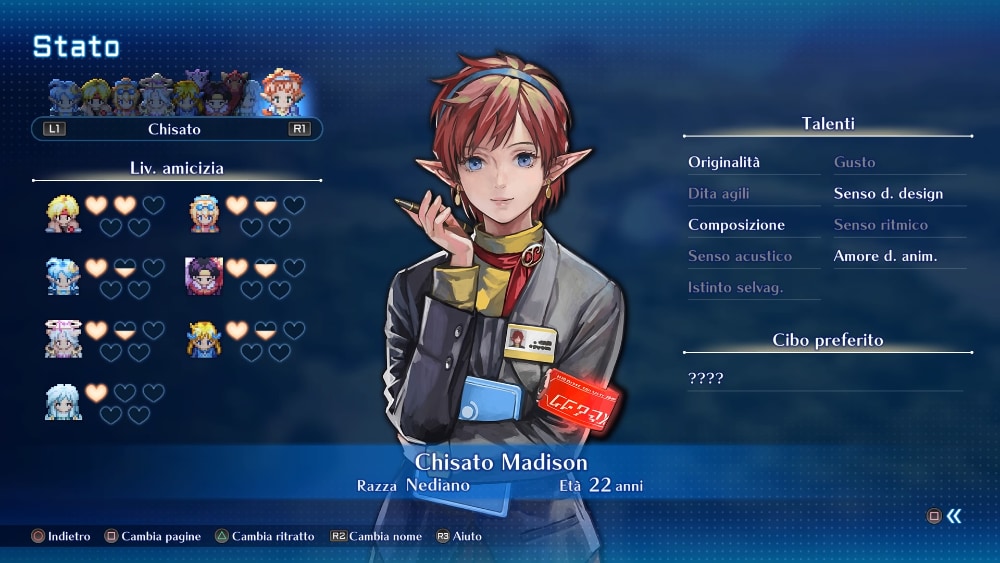
Task: Select the Originalità talent
Action: (724, 162)
